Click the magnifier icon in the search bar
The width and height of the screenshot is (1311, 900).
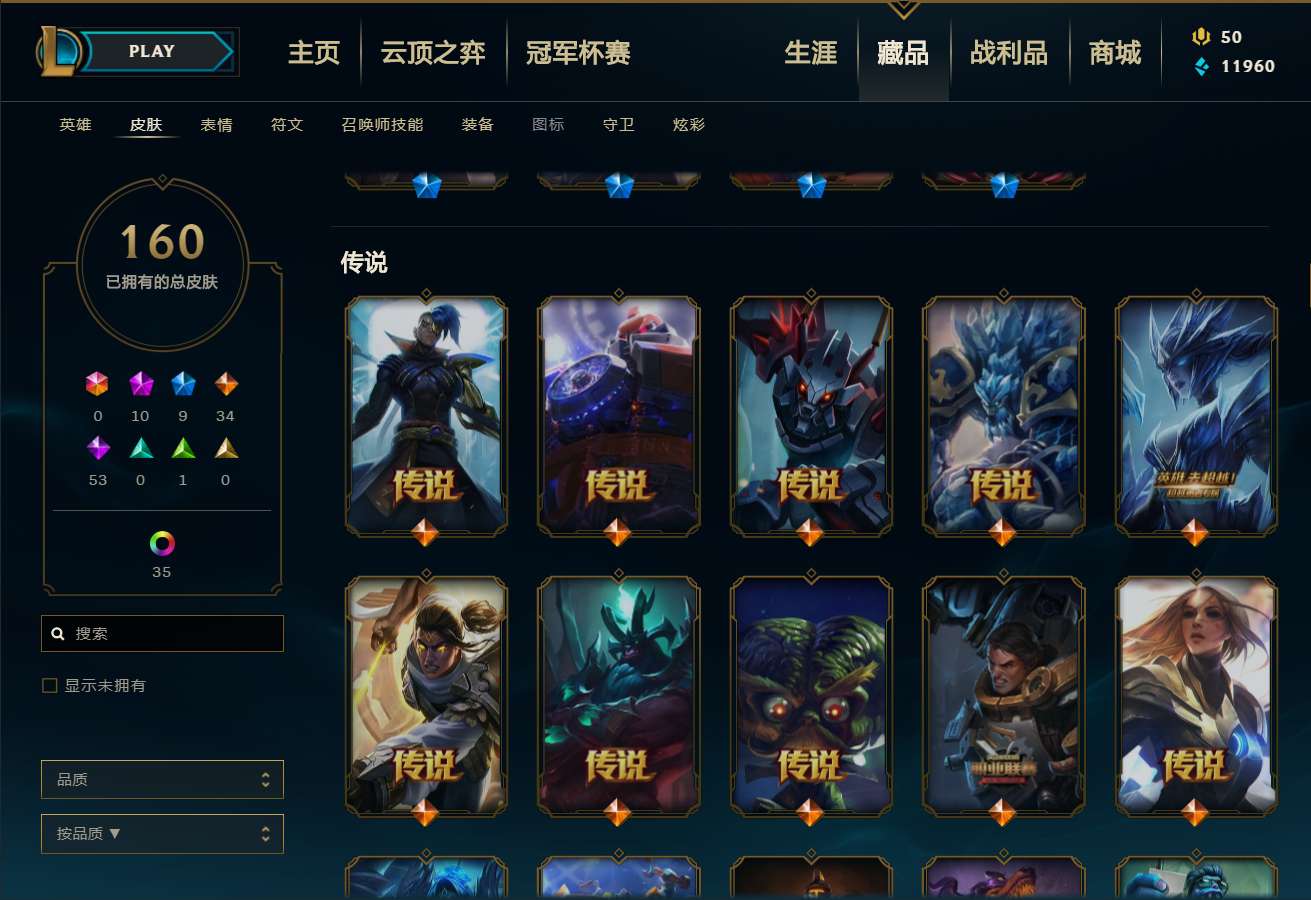tap(57, 633)
